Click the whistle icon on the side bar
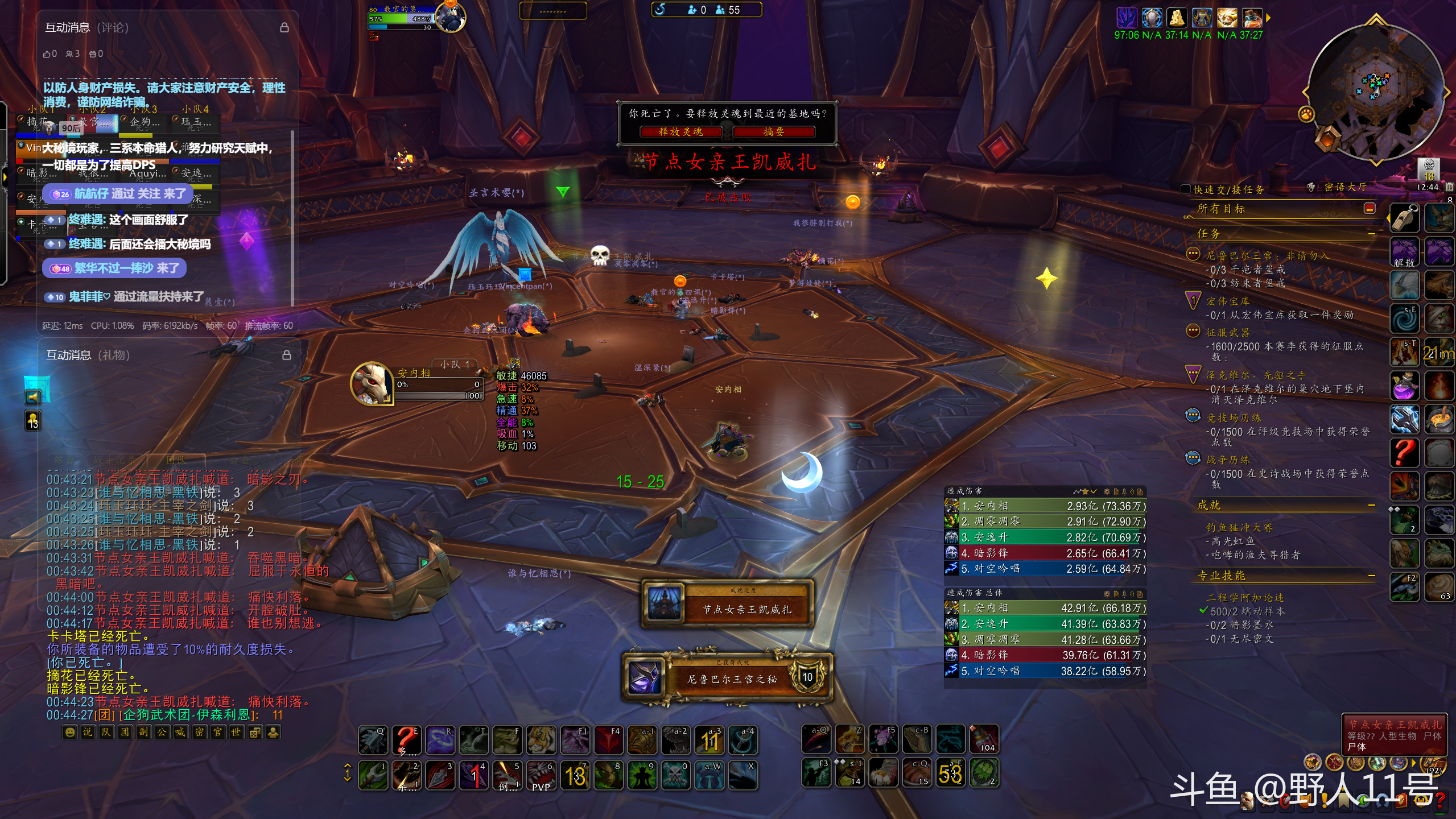 [1404, 217]
